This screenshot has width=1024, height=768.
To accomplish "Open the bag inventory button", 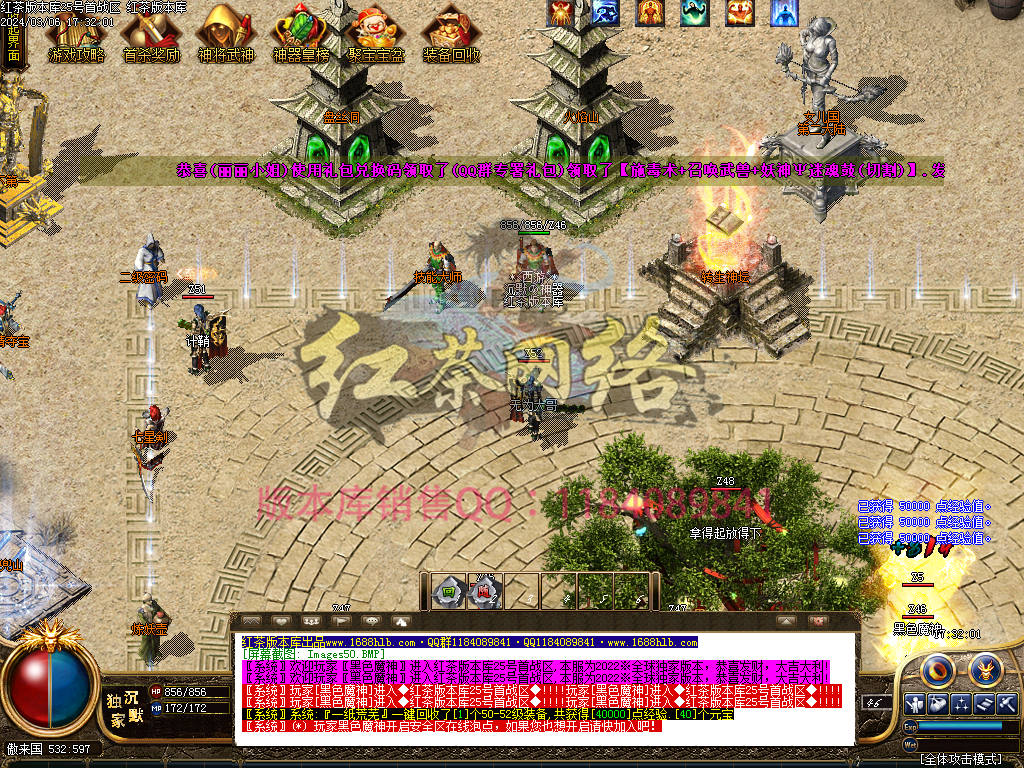I will (938, 704).
